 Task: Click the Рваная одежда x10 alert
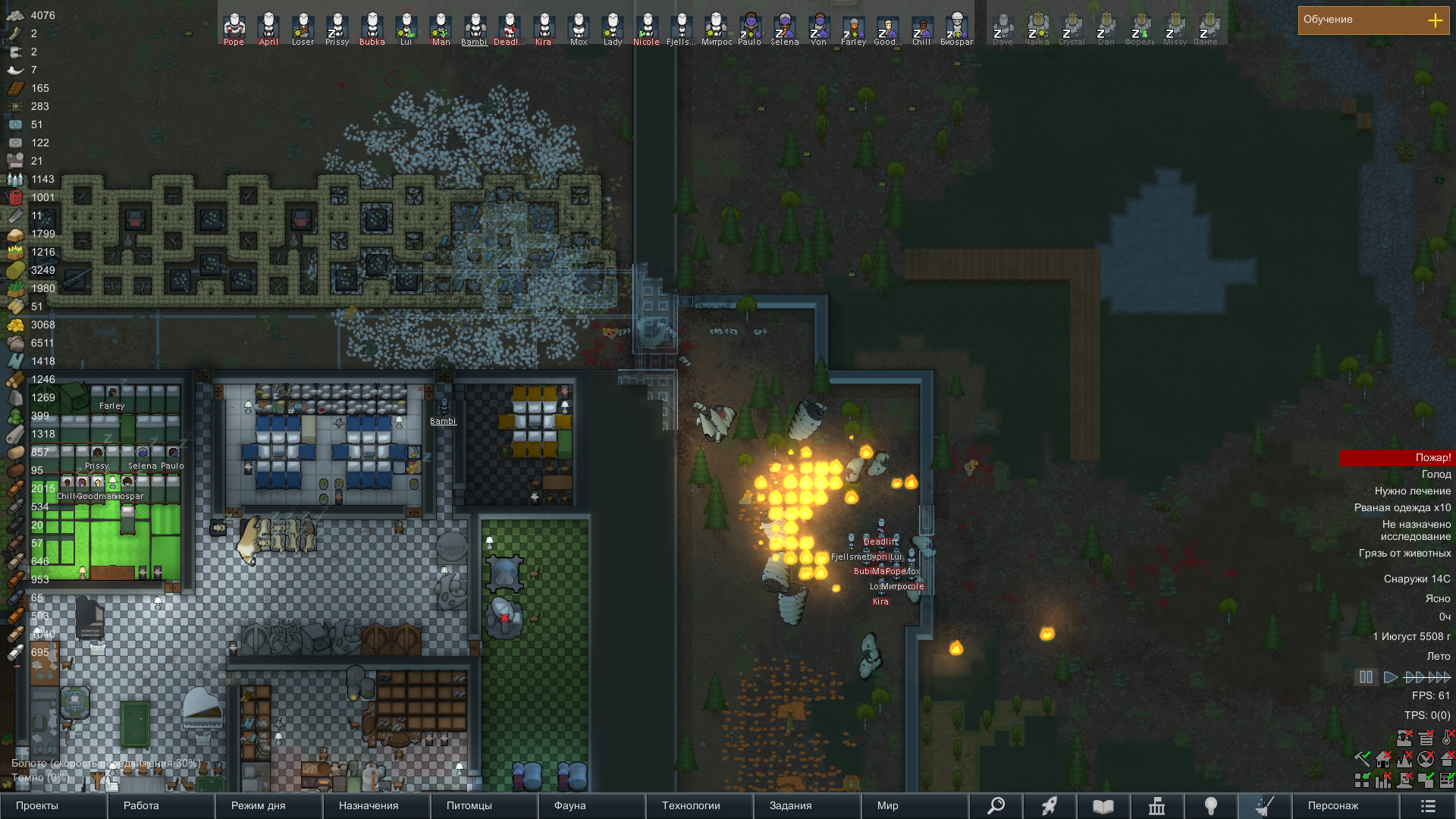pyautogui.click(x=1402, y=508)
